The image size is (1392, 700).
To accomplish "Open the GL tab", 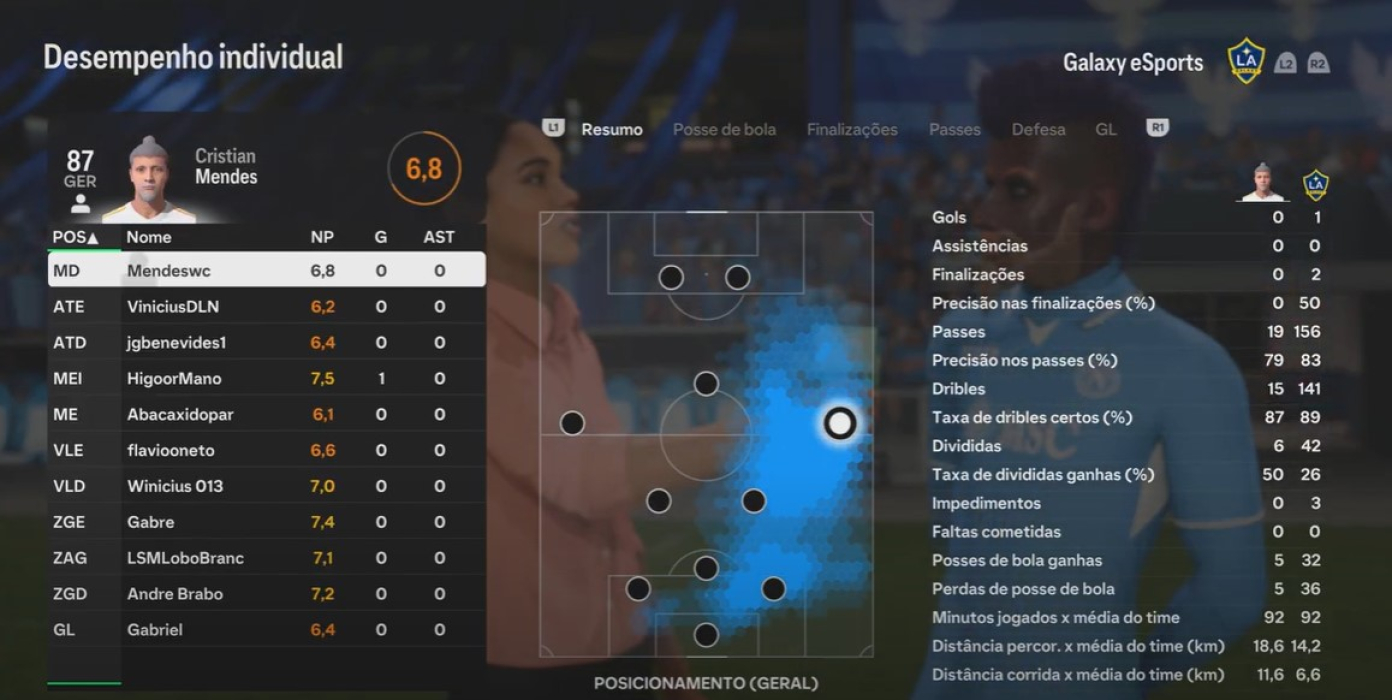I will 1105,129.
